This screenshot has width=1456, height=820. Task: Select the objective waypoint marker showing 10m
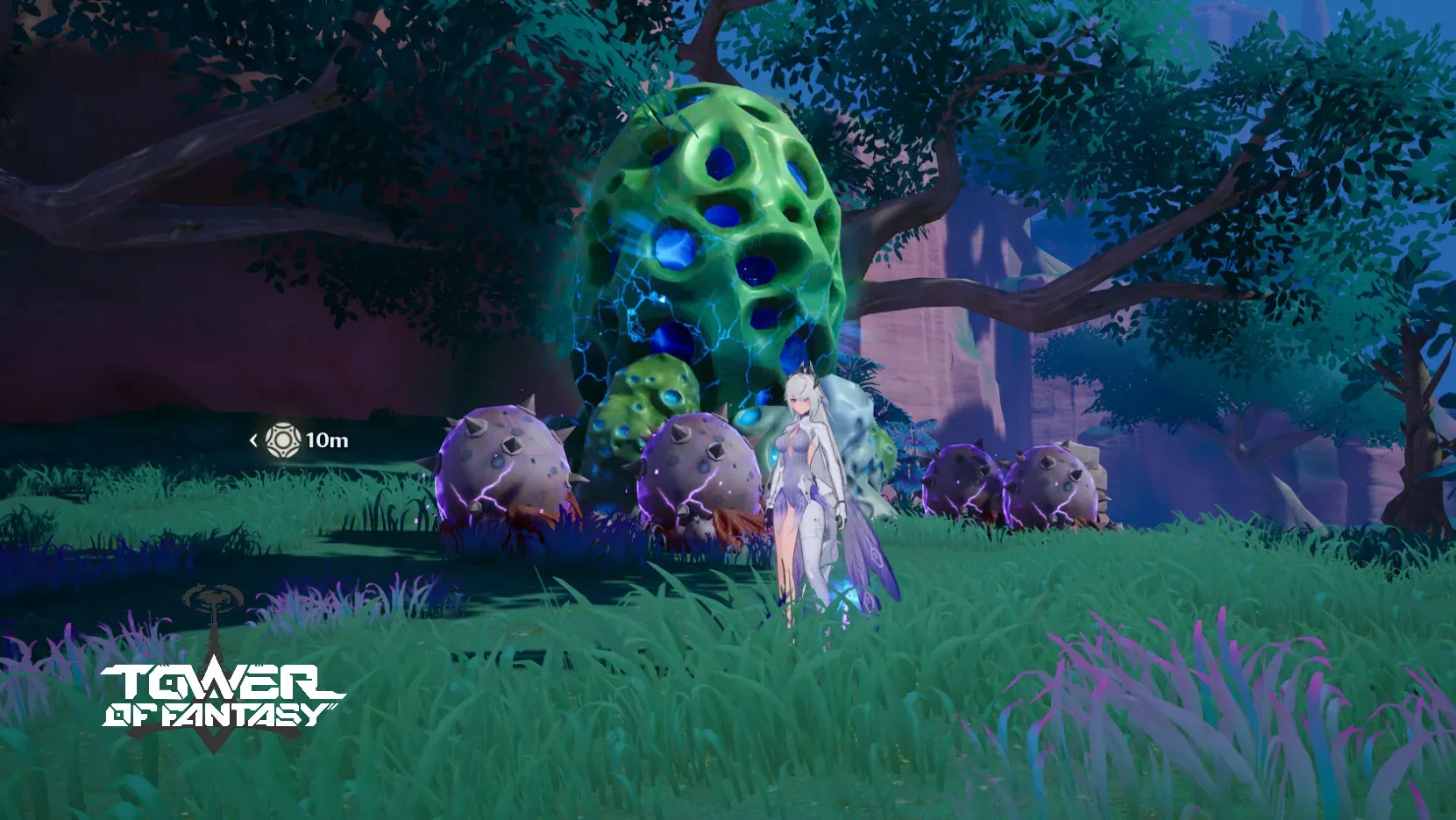pos(283,439)
